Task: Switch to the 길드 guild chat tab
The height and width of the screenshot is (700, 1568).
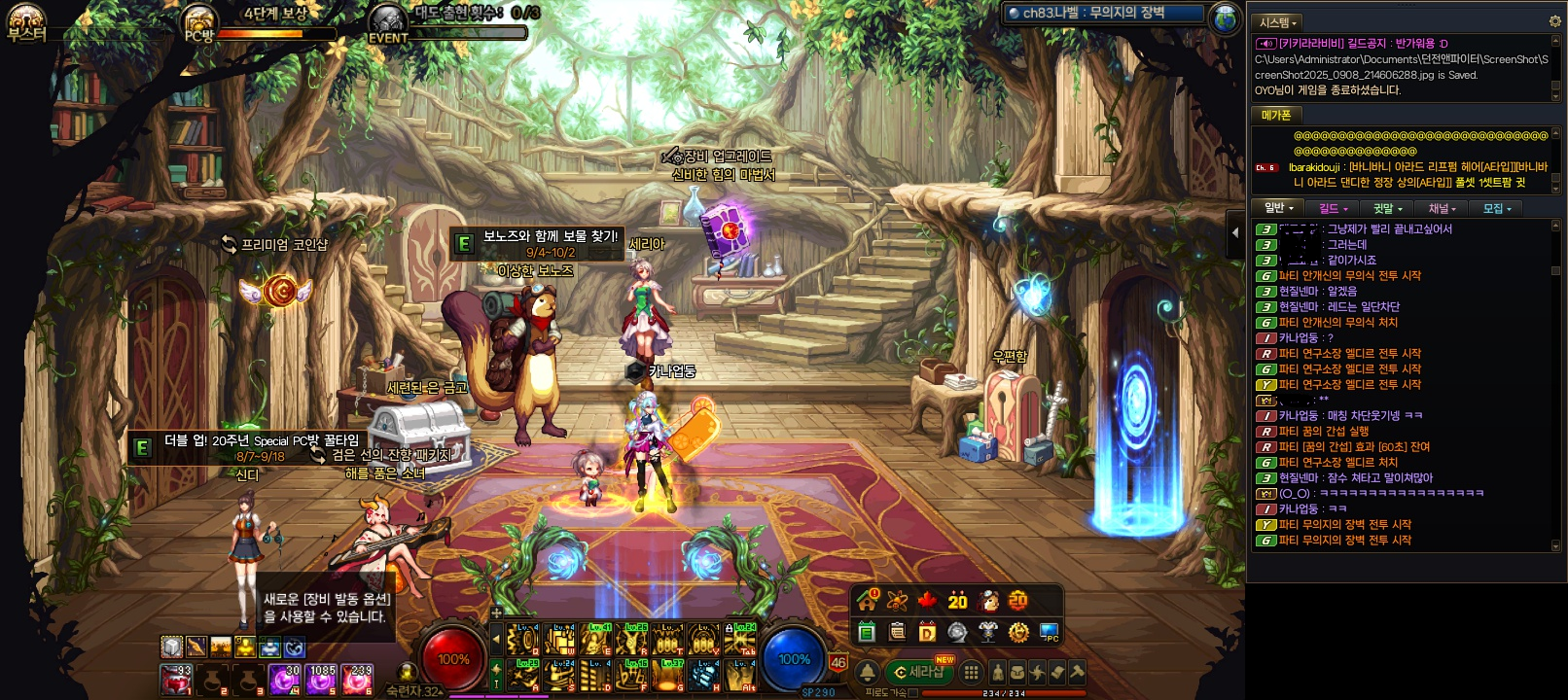Action: pos(1333,208)
